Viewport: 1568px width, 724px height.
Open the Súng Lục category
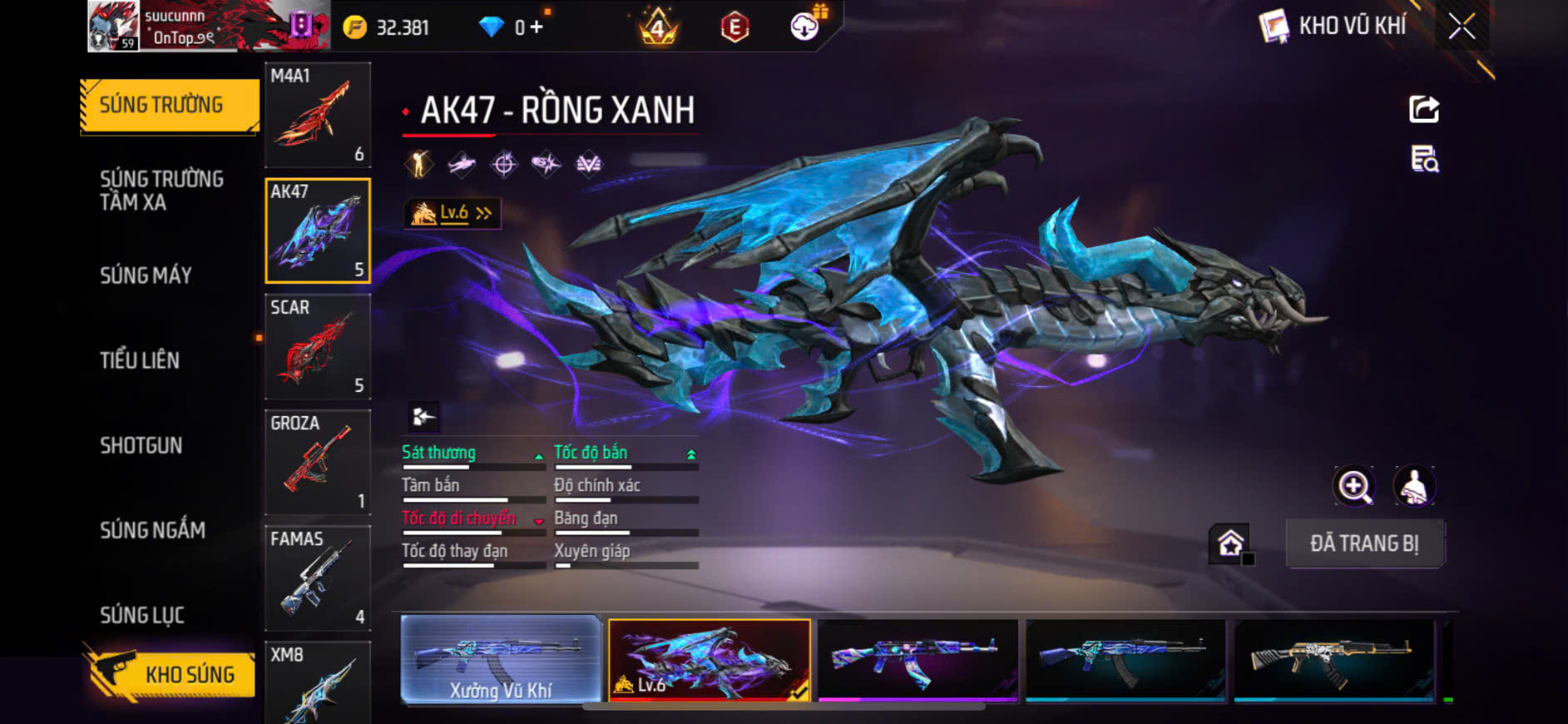[x=142, y=615]
